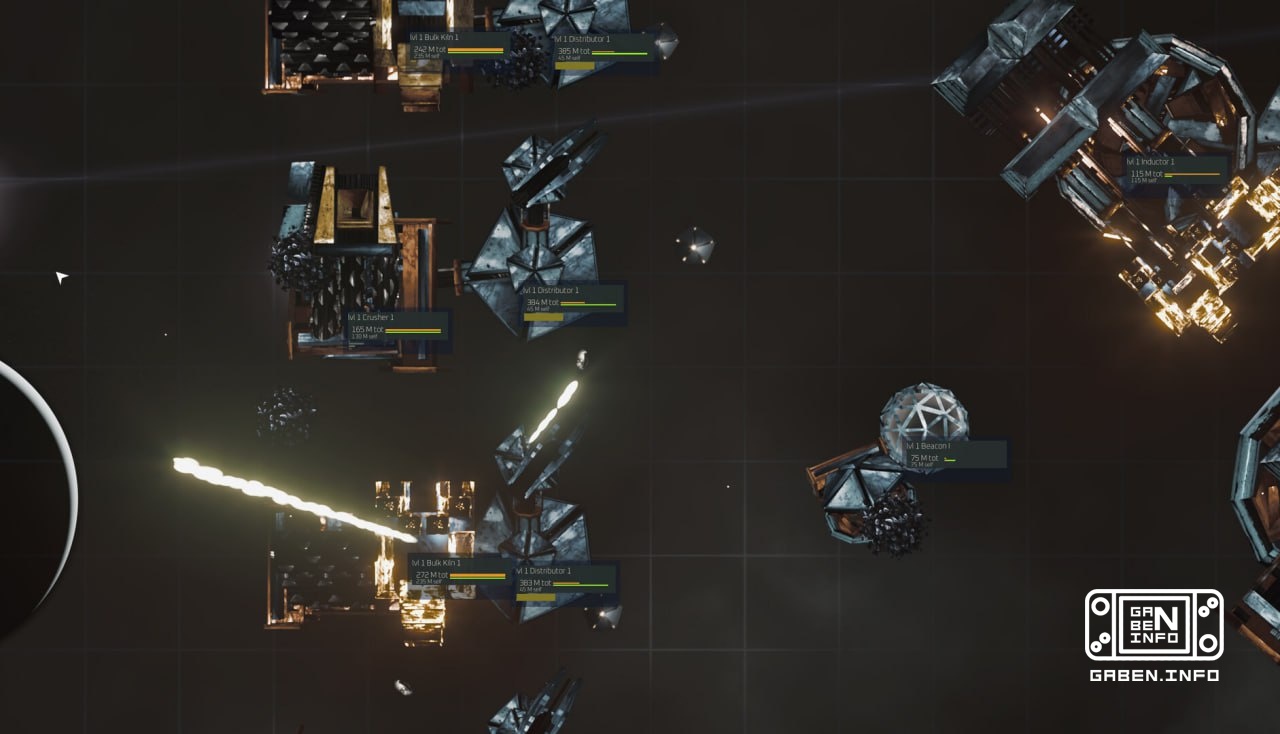
Task: Click the small asteroid debris near center
Action: [695, 245]
